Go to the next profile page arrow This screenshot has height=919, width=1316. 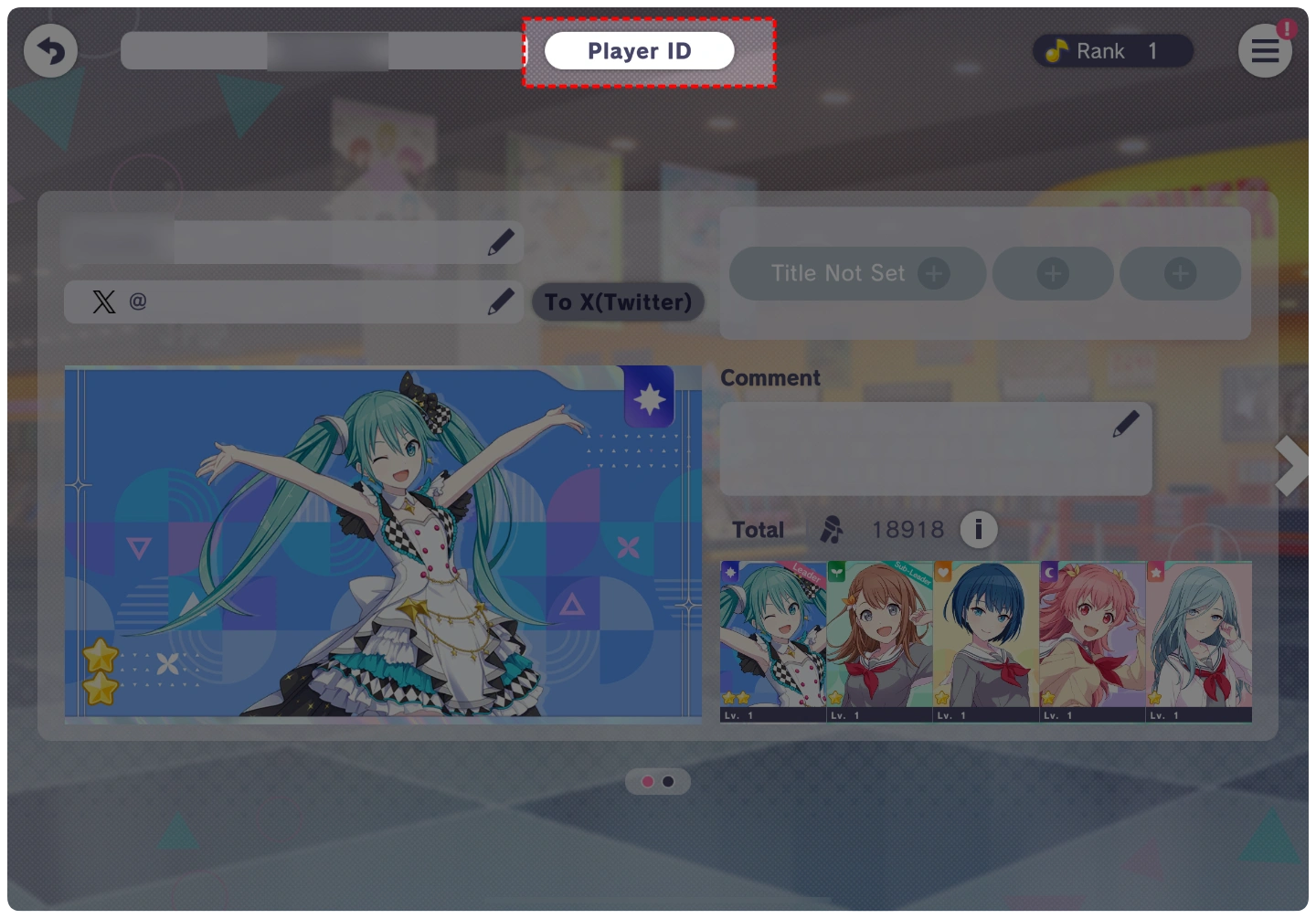point(1292,466)
